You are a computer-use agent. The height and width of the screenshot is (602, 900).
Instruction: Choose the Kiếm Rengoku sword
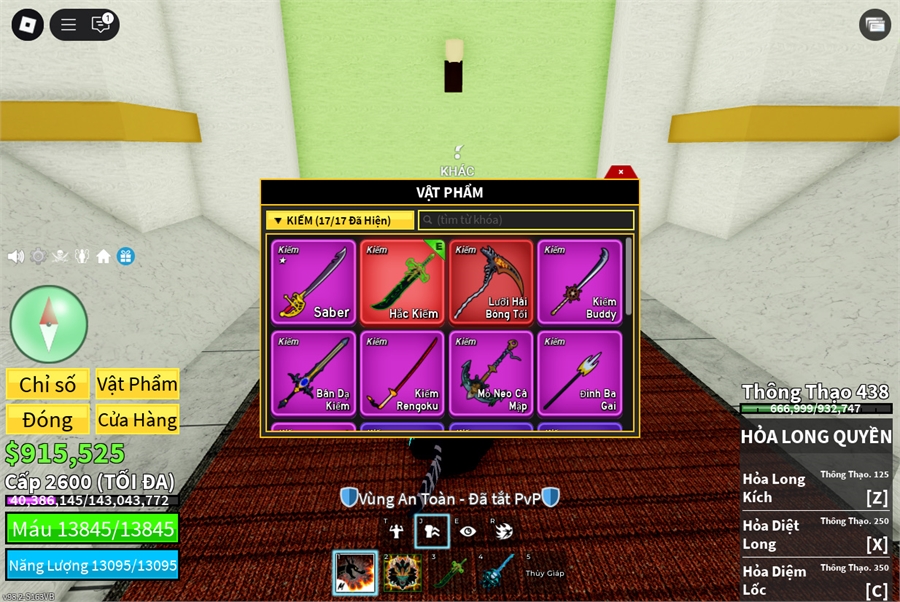[403, 373]
